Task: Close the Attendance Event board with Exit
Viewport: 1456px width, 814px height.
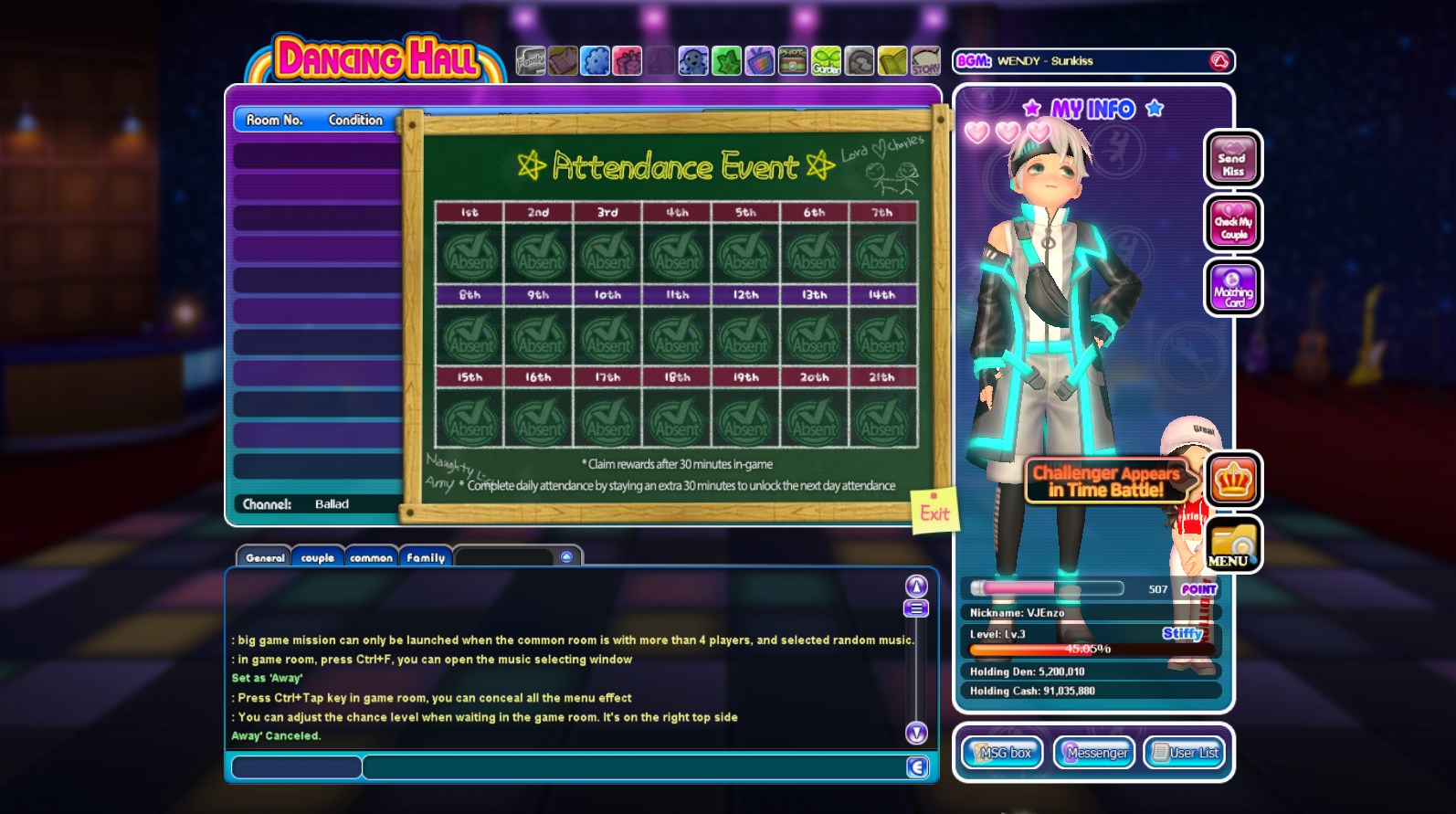Action: point(934,513)
